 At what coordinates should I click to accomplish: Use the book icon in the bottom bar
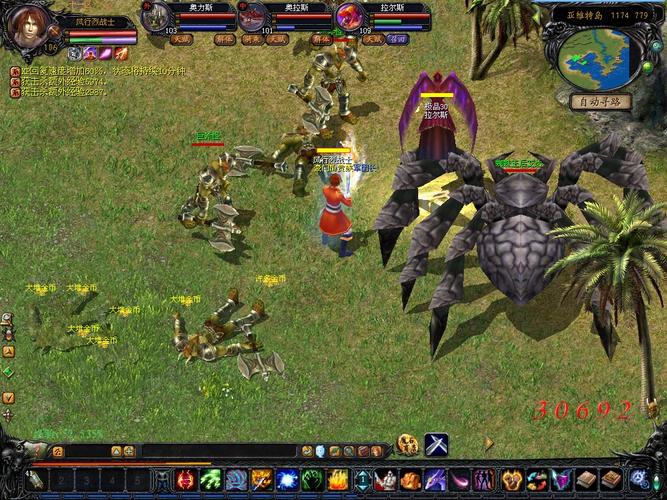[x=587, y=480]
